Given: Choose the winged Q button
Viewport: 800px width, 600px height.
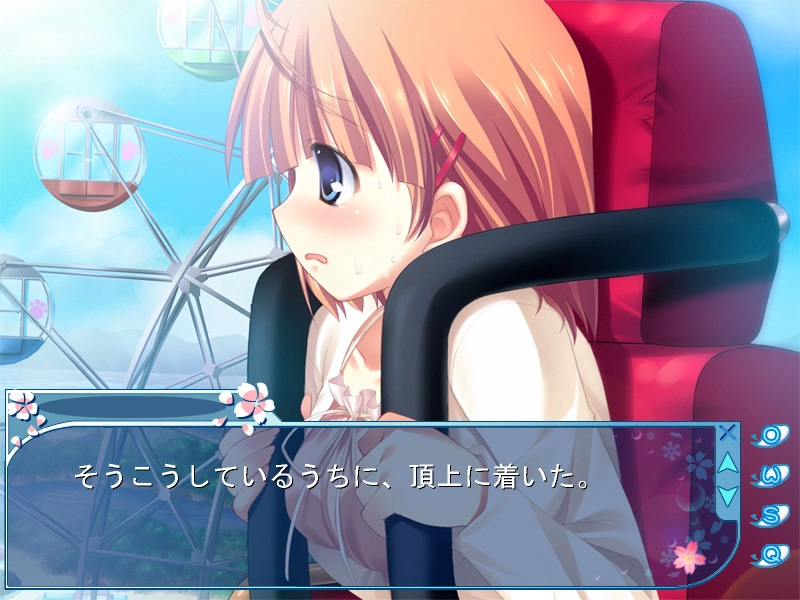Looking at the screenshot, I should tap(773, 553).
